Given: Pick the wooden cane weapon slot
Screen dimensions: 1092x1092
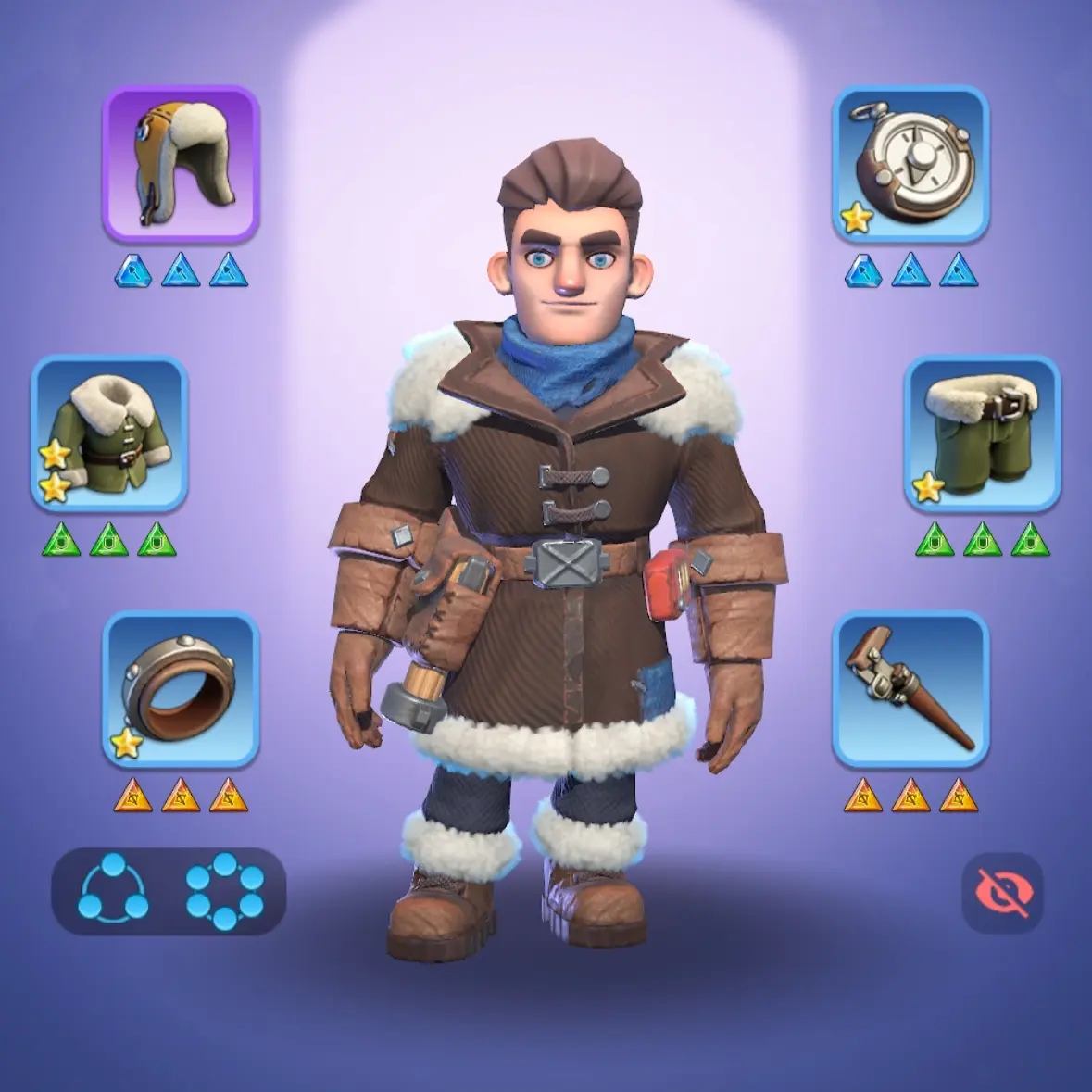Looking at the screenshot, I should 910,689.
